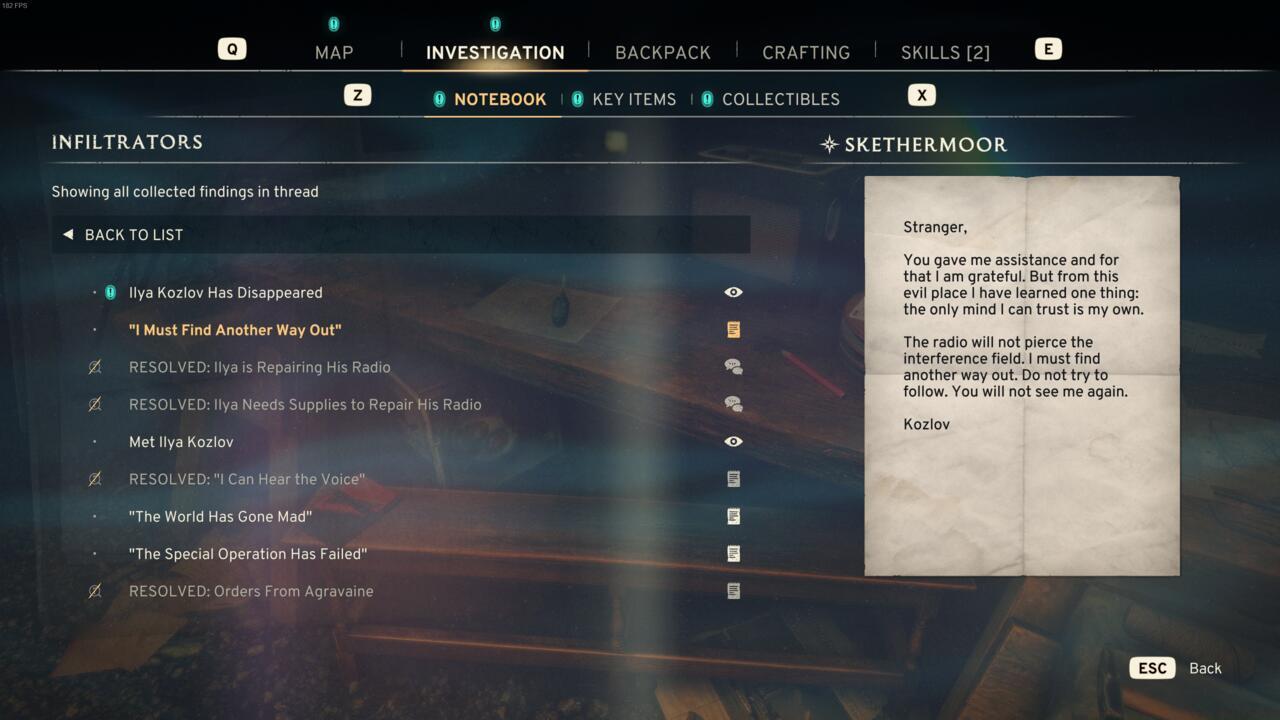
Task: Open the Crafting tab
Action: 805,52
